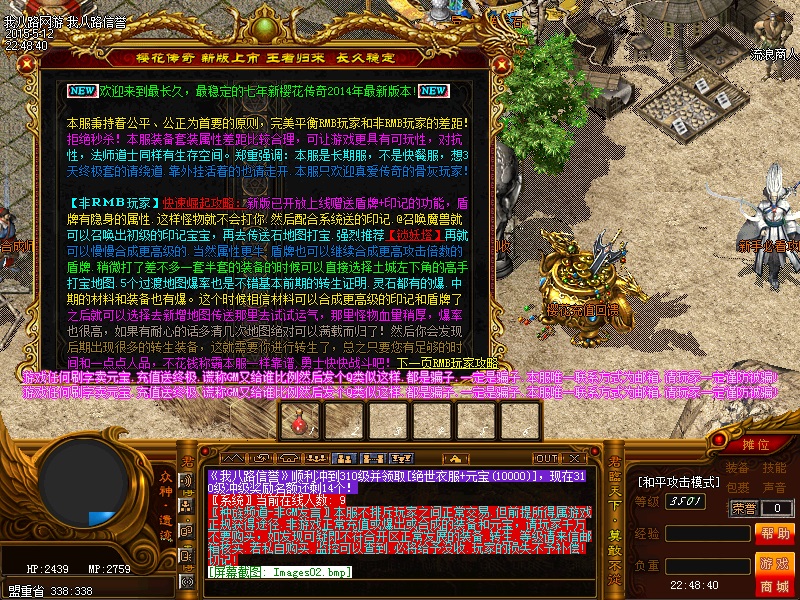Open the 摊位 stall button
The height and width of the screenshot is (600, 800).
(756, 444)
